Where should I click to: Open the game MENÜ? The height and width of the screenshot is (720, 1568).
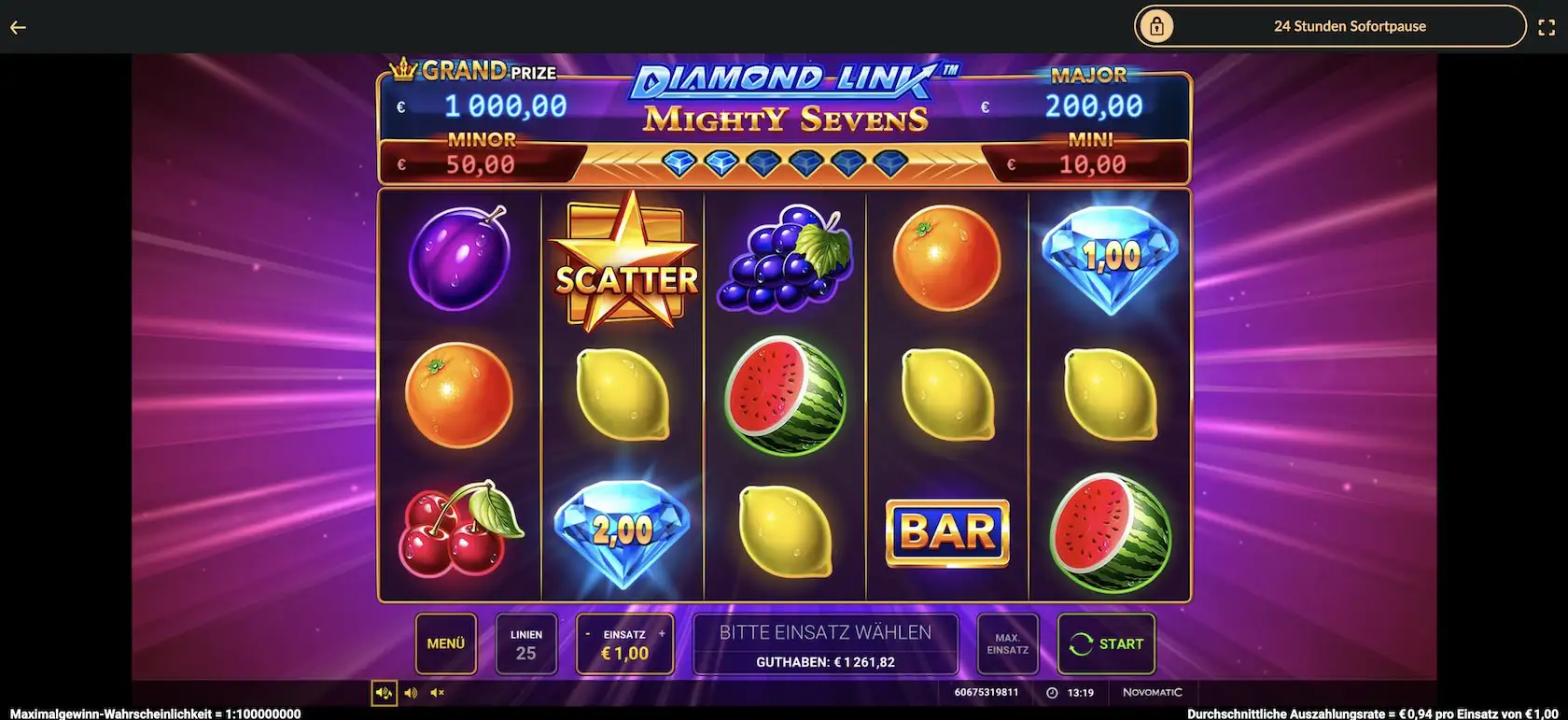click(445, 643)
